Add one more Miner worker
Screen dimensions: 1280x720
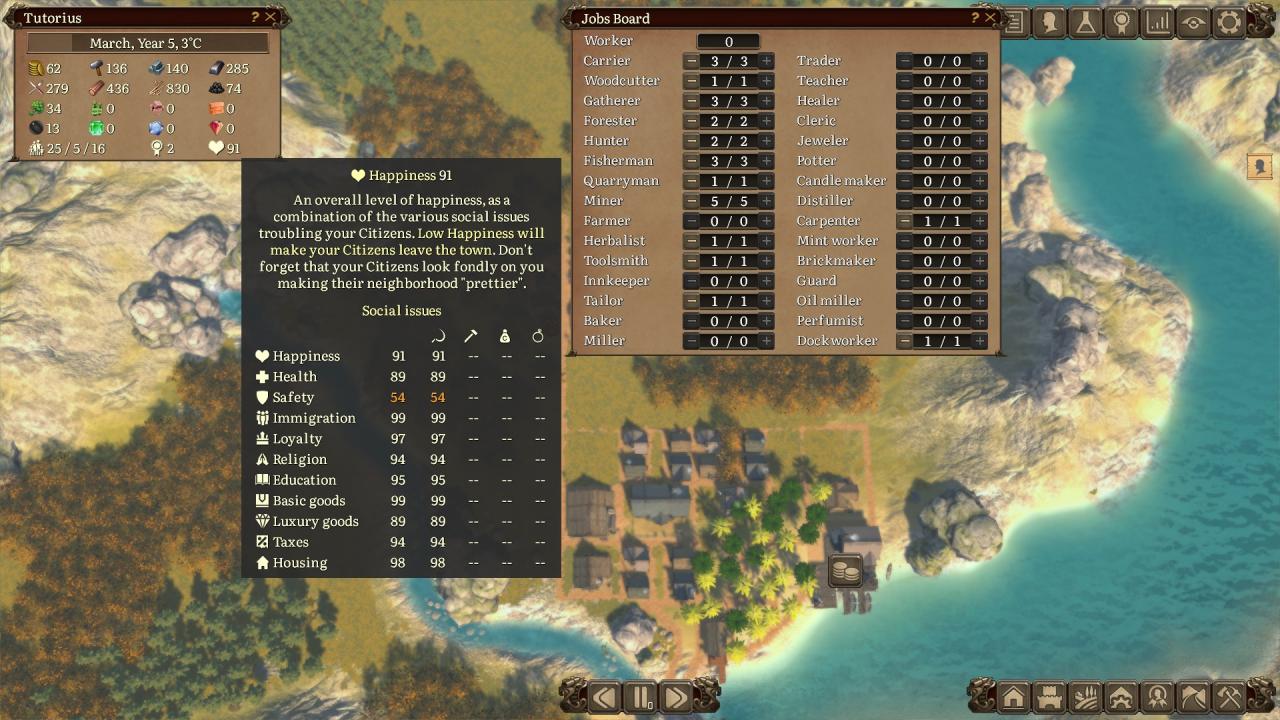coord(766,201)
